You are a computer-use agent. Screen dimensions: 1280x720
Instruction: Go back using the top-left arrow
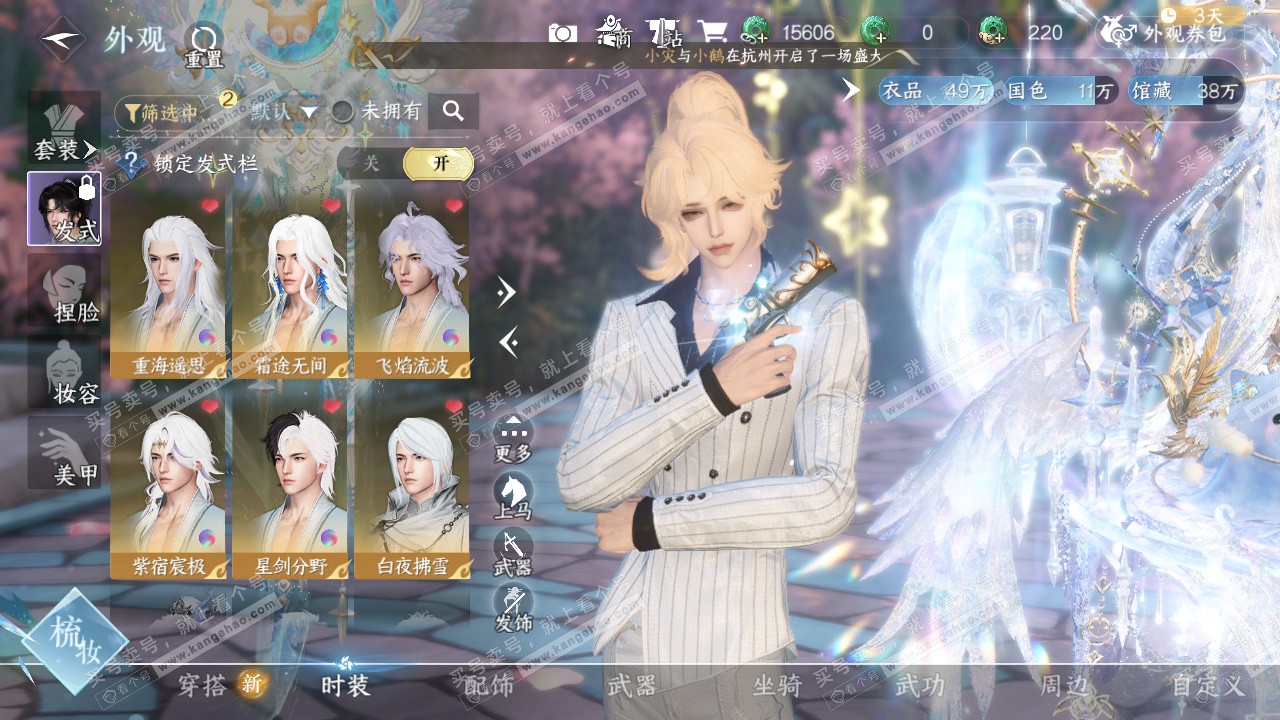tap(62, 40)
